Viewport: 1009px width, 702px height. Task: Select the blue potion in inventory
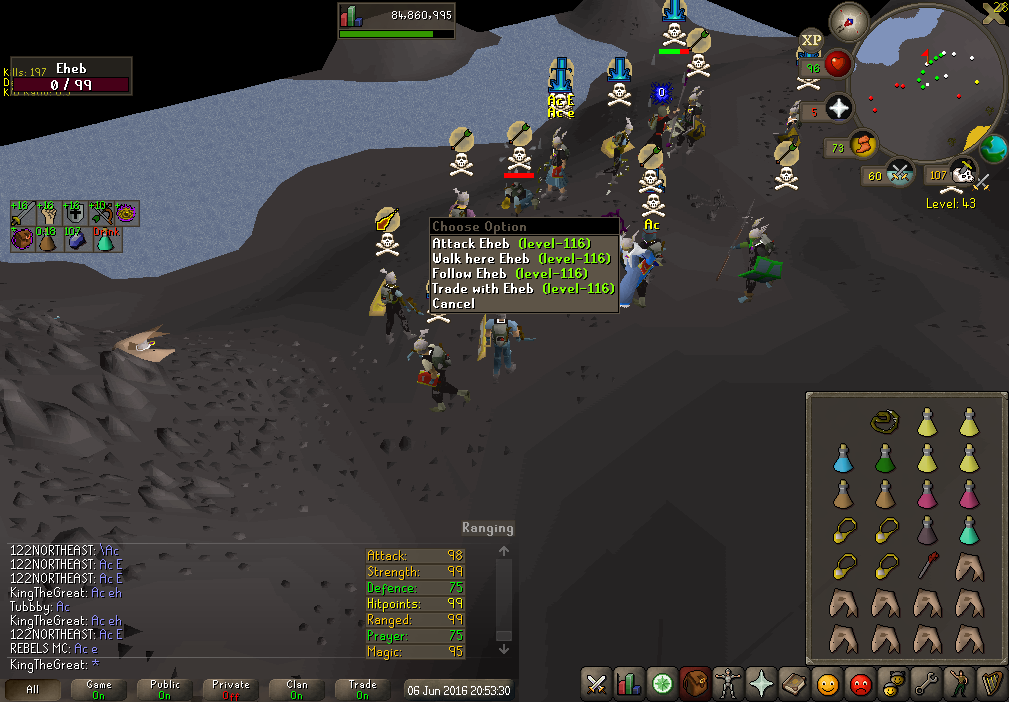tap(843, 458)
